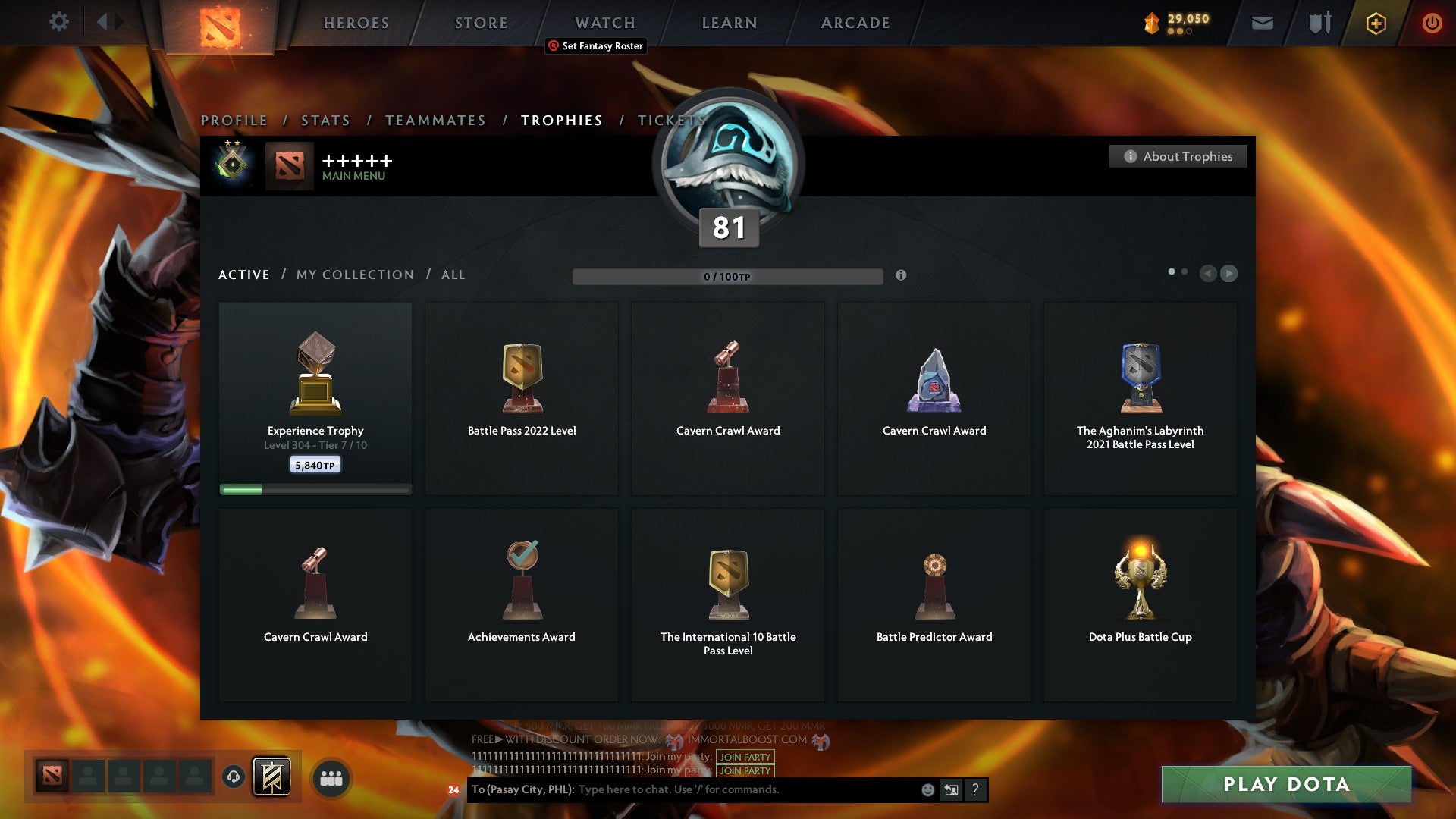
Task: Open the settings gear icon
Action: [59, 22]
